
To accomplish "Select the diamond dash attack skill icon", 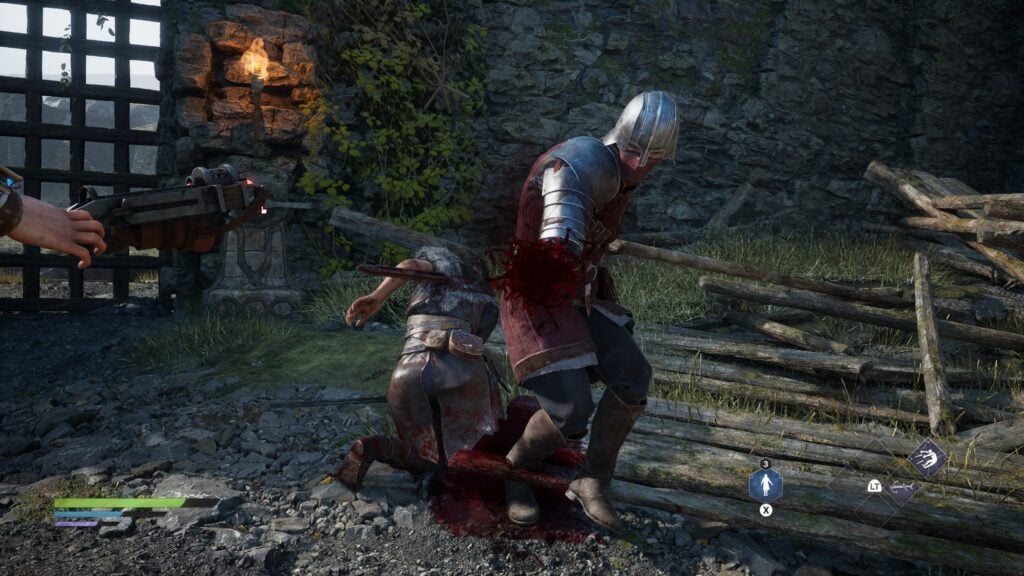I will (x=927, y=458).
